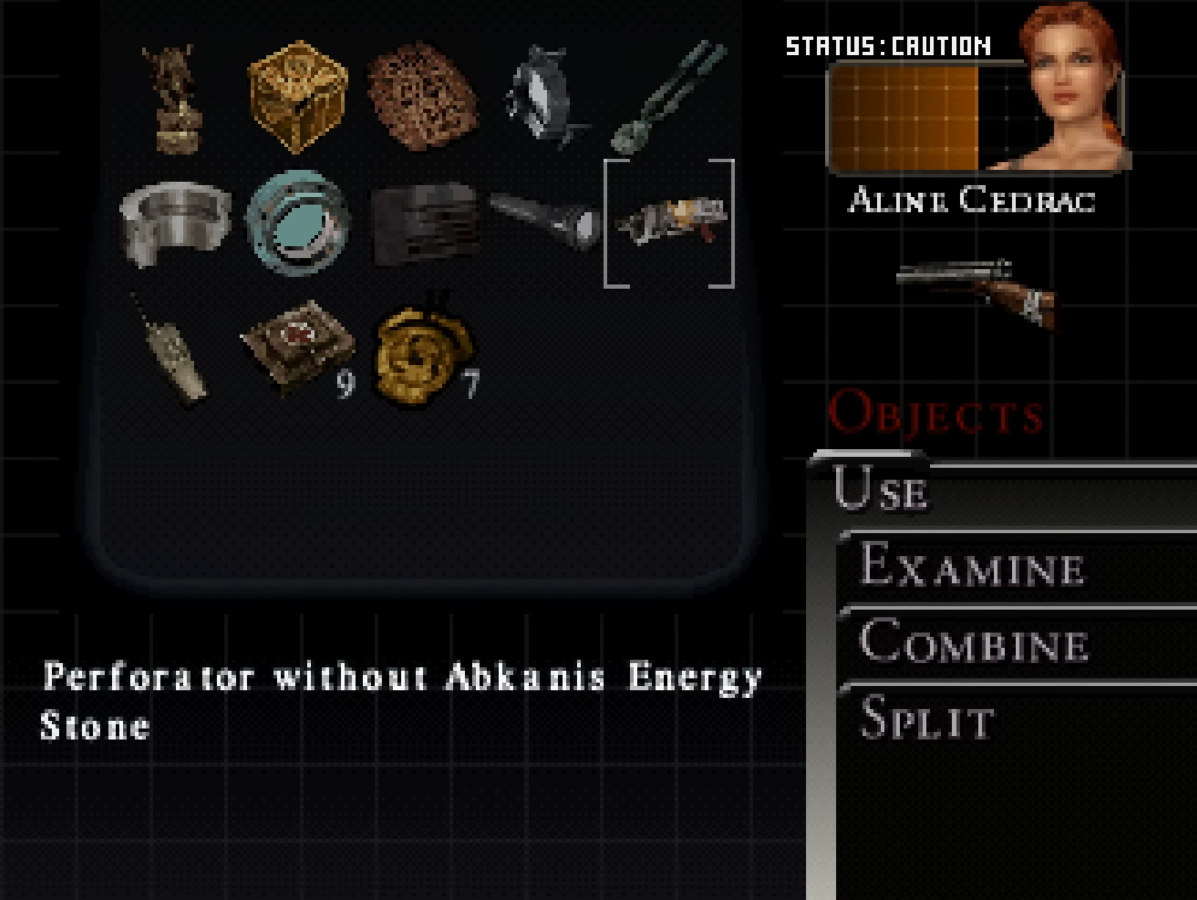
Task: Select the brown porous stone tablet
Action: (x=421, y=96)
